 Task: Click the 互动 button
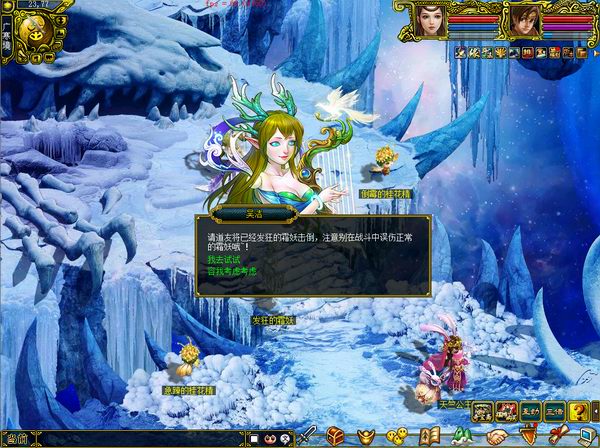pyautogui.click(x=531, y=411)
